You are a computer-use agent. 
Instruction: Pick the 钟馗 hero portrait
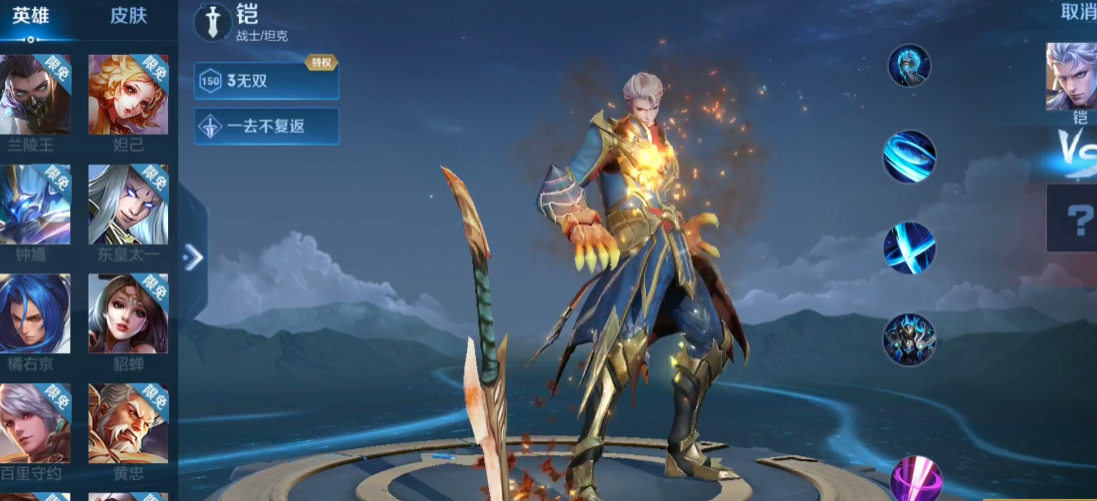pos(35,205)
